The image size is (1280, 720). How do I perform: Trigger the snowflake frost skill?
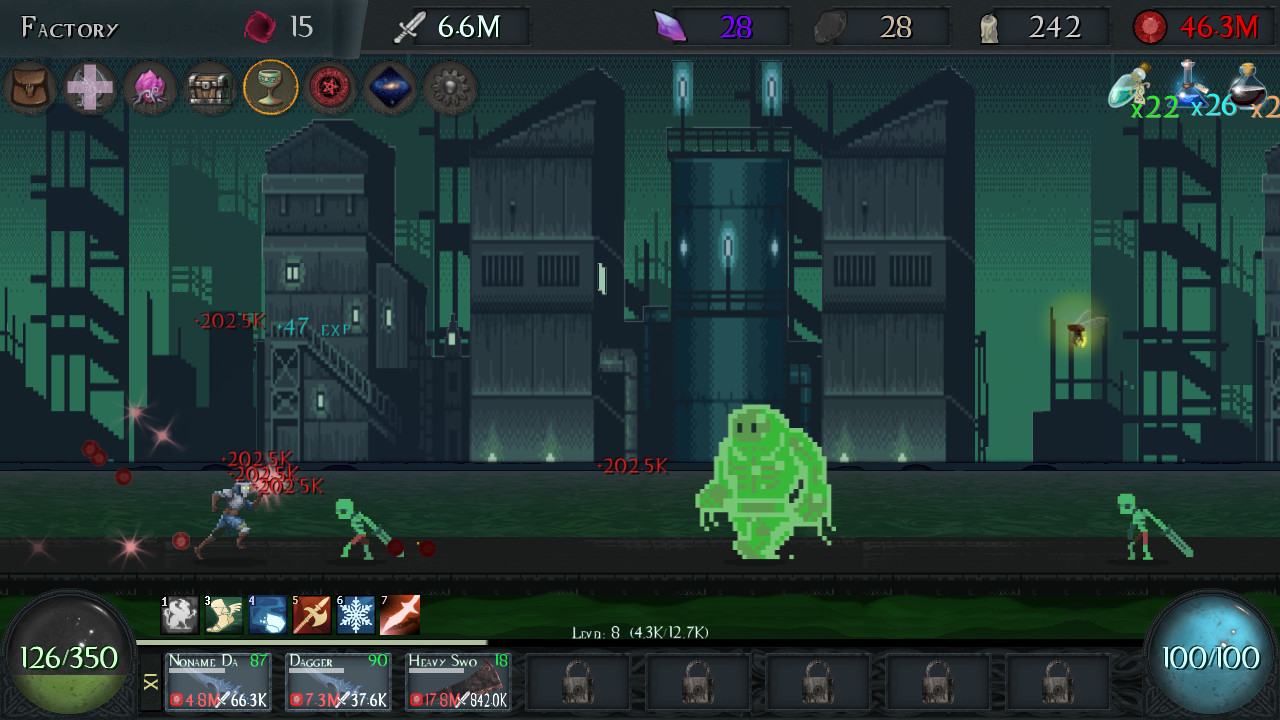(357, 614)
